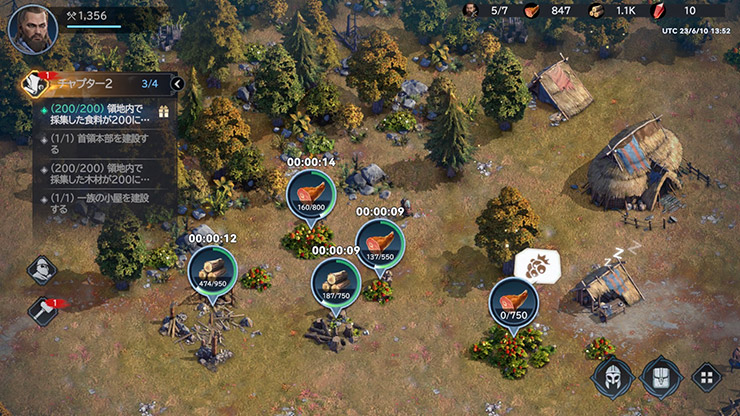The image size is (740, 416).
Task: Open the Viking helmet heroes menu
Action: pyautogui.click(x=613, y=378)
